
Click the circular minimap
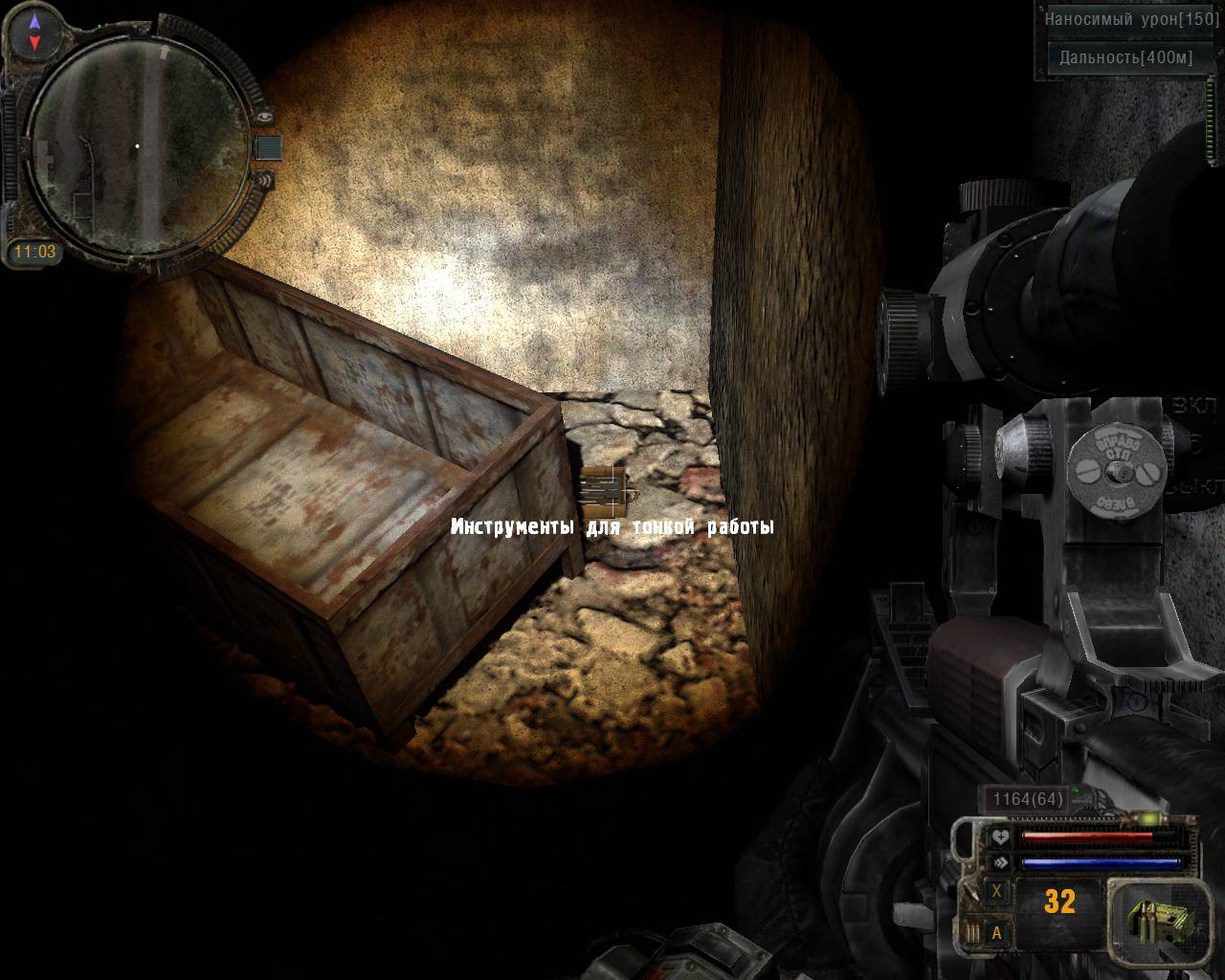(x=136, y=145)
